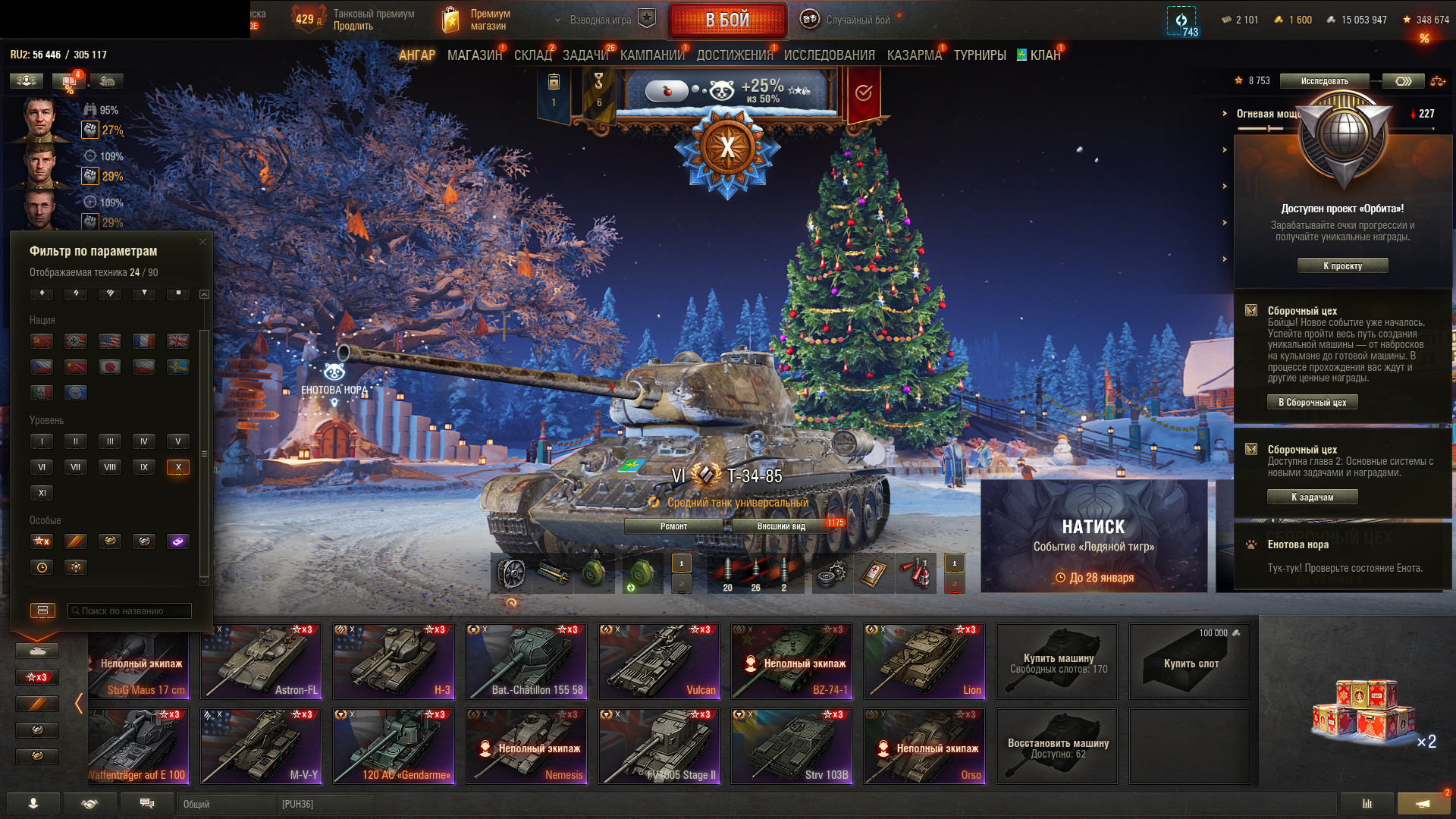Image resolution: width=1456 pixels, height=819 pixels.
Task: Open the МАГАЗИН tab
Action: (475, 55)
